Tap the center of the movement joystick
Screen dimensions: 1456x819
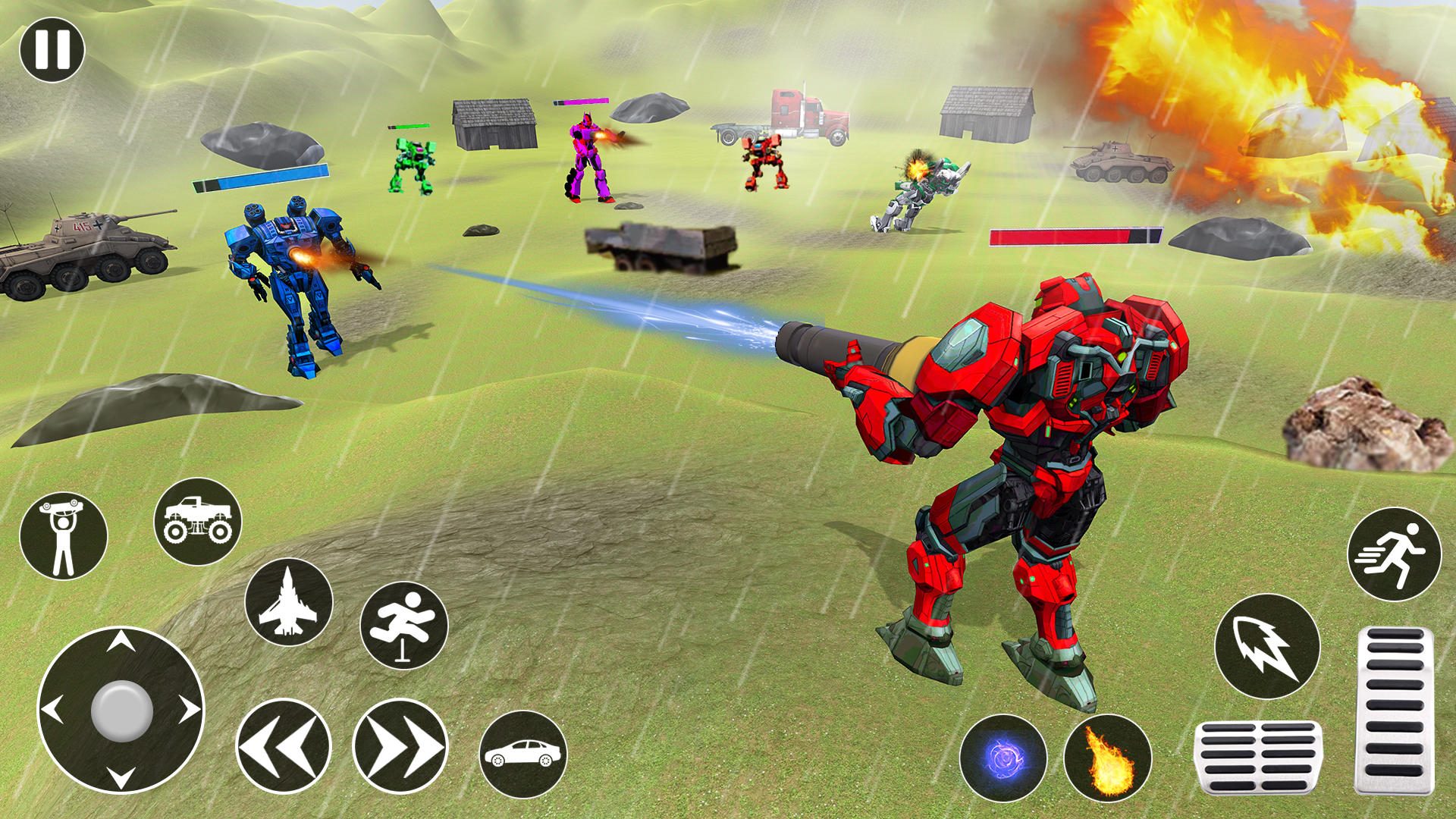(121, 711)
